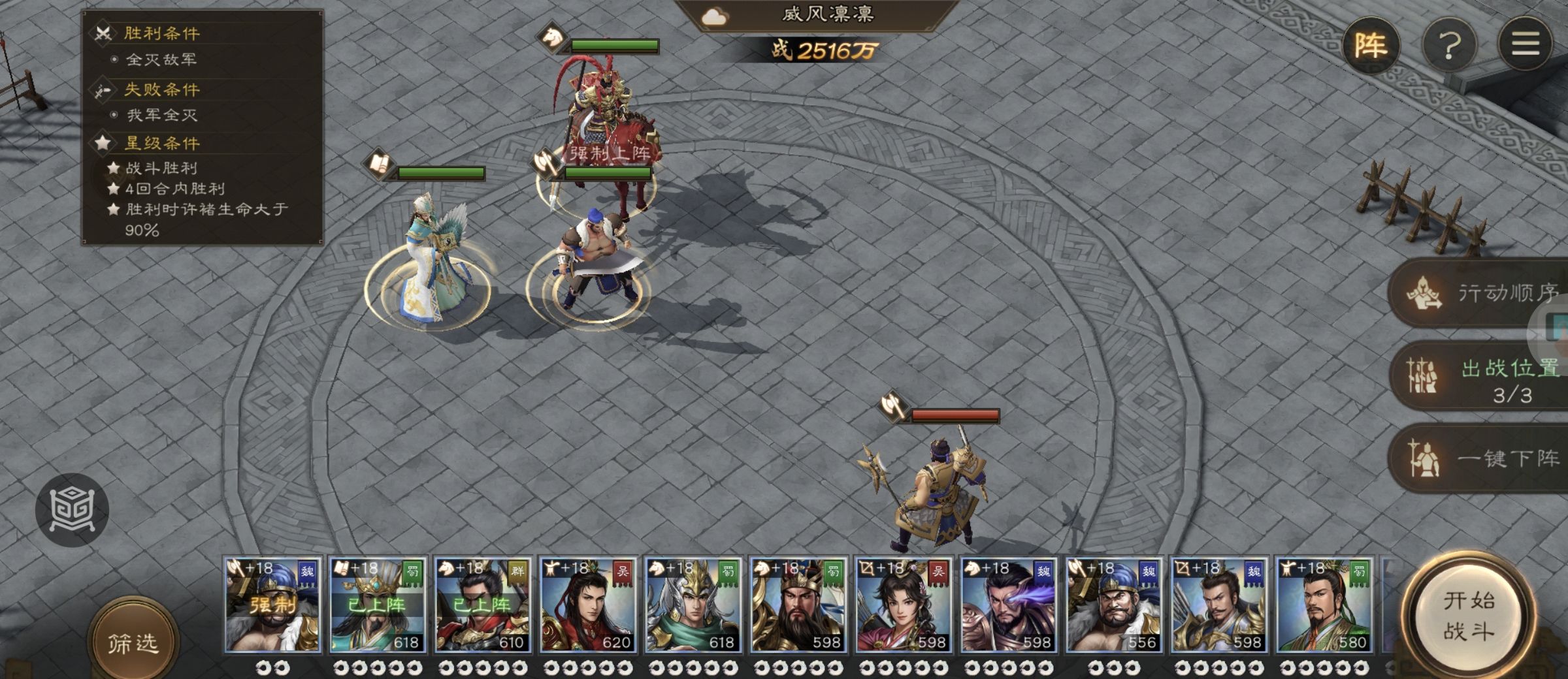Open the 筛选 hero filter
Image resolution: width=1568 pixels, height=679 pixels.
133,643
